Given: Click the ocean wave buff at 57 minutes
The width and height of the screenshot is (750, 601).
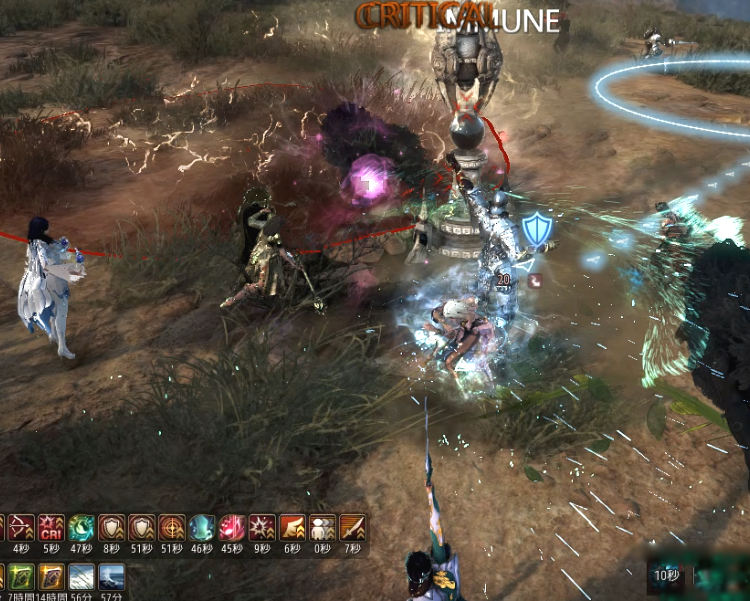Looking at the screenshot, I should (111, 576).
